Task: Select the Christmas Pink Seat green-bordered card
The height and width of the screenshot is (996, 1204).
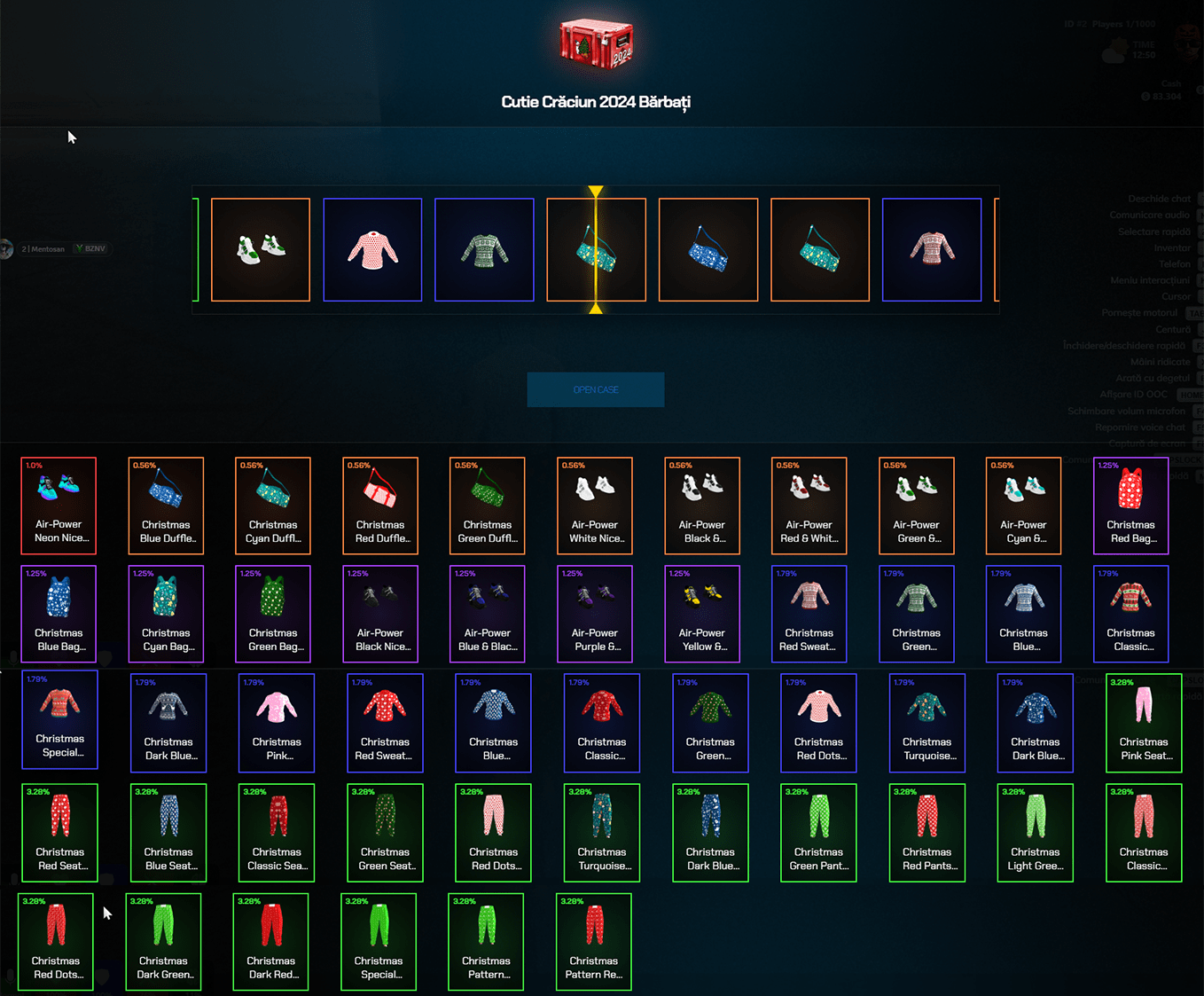Action: [1144, 723]
